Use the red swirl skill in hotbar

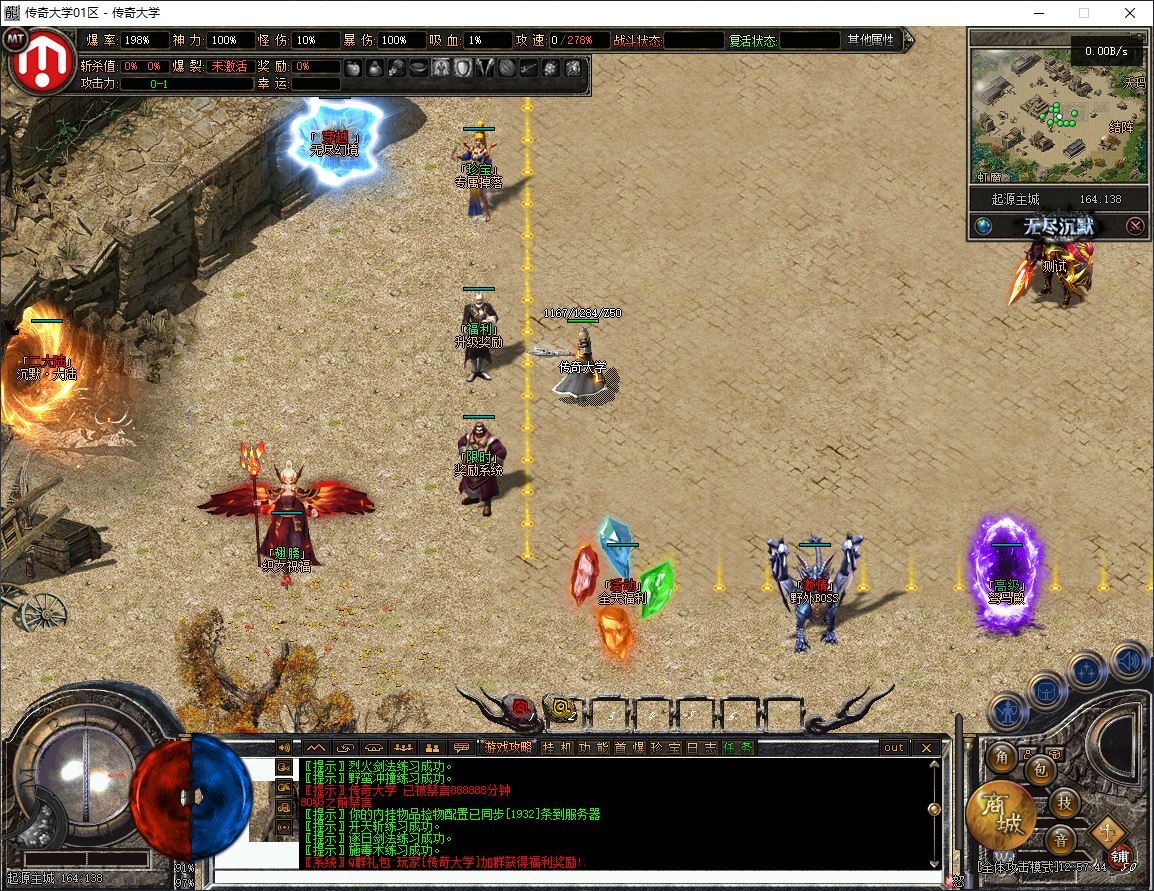coord(521,710)
